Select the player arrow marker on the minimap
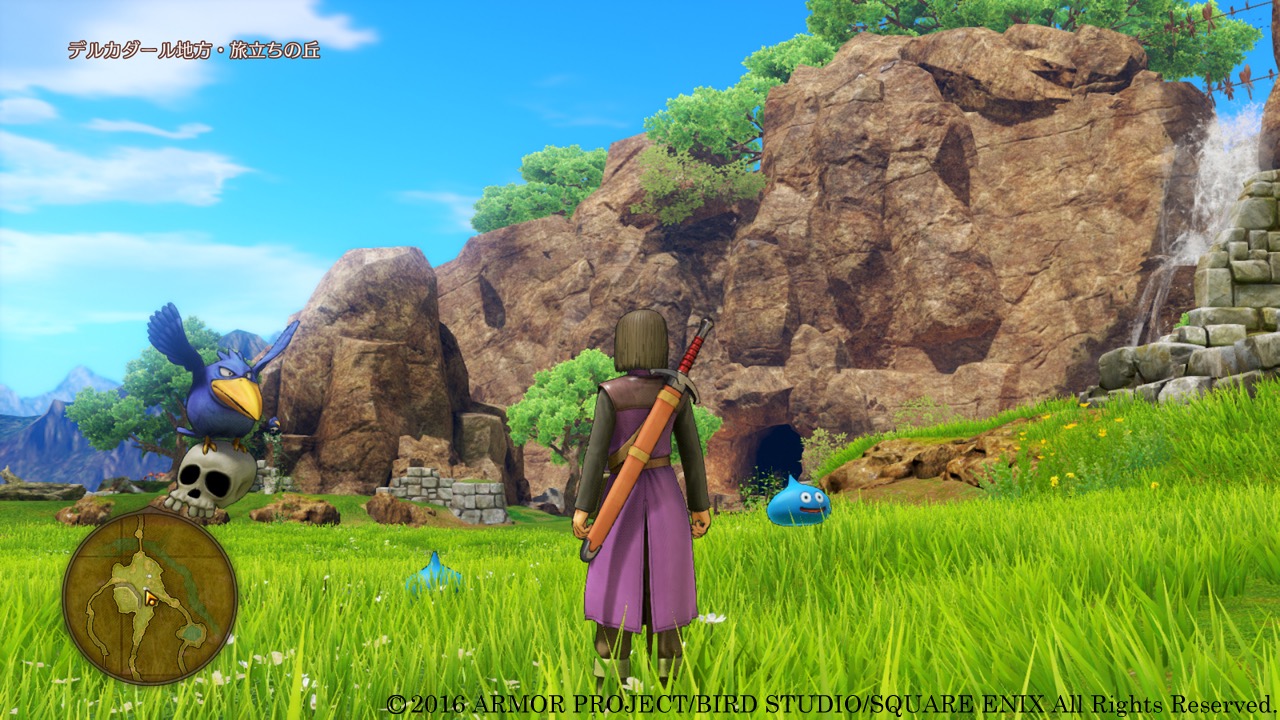Viewport: 1280px width, 720px height. point(149,598)
